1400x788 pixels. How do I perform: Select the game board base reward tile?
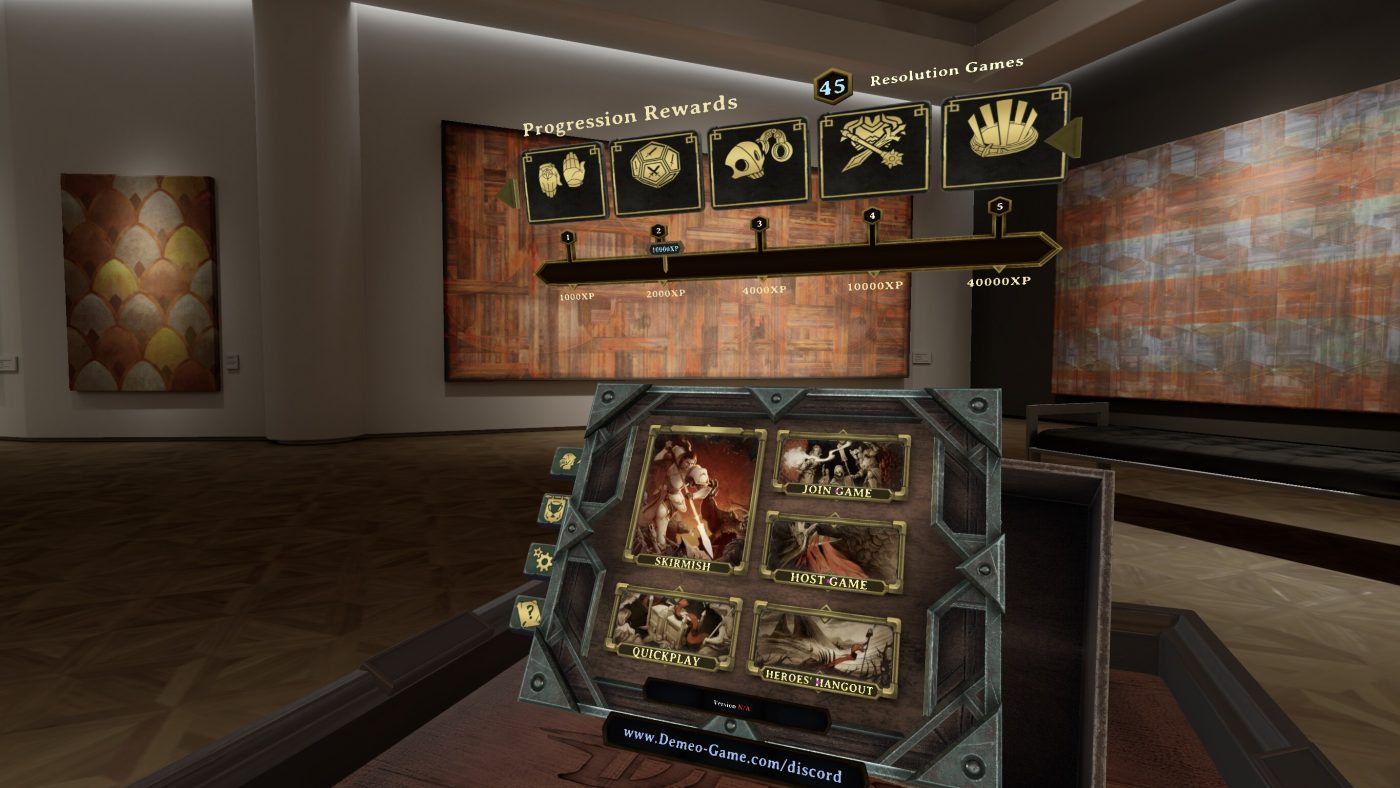point(1004,137)
